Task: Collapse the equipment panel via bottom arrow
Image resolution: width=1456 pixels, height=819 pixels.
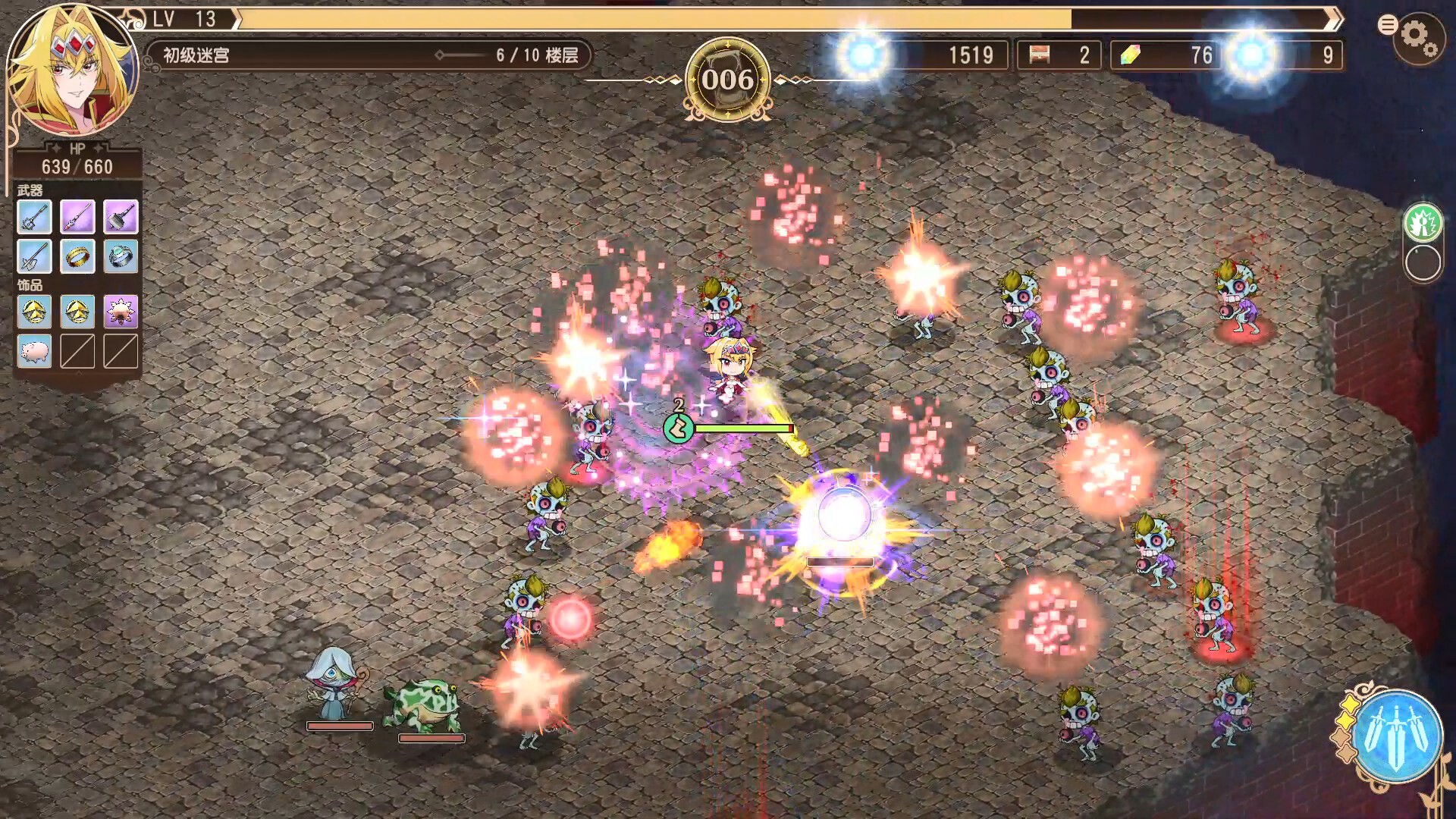Action: point(79,374)
